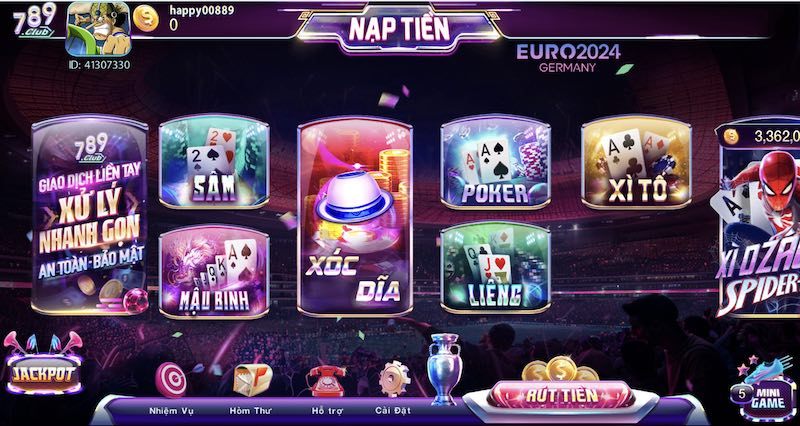Click the Rút Tiền withdraw button

(x=561, y=395)
